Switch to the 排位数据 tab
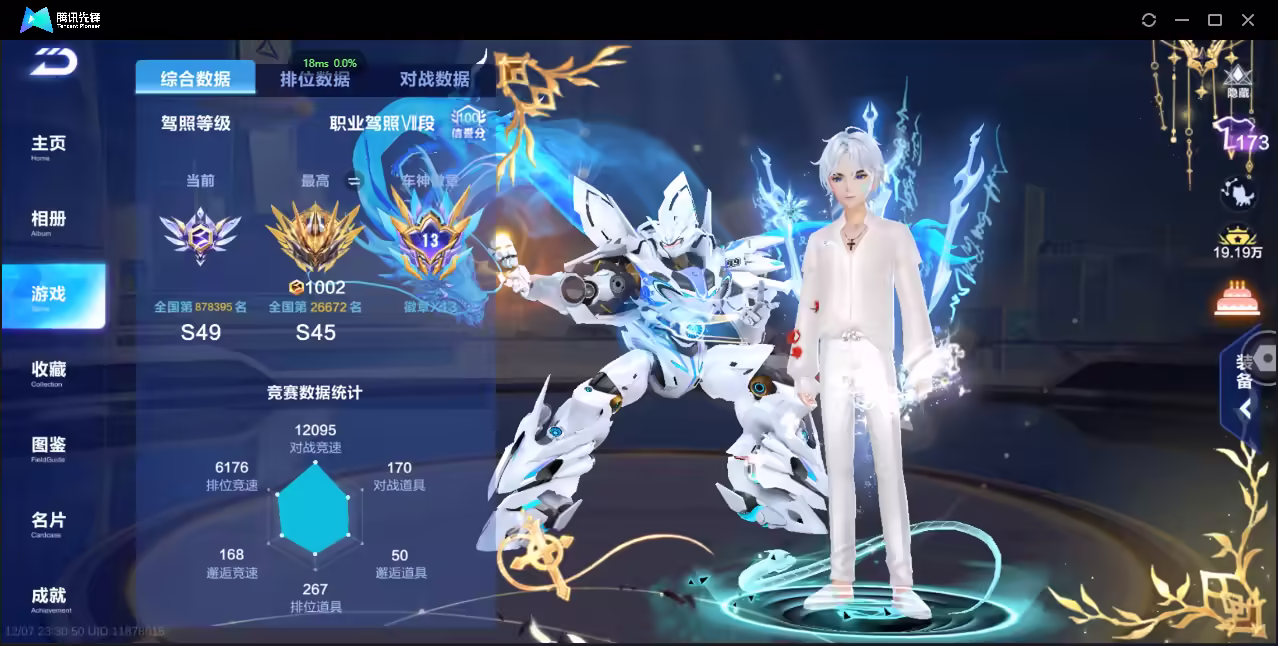 [315, 80]
